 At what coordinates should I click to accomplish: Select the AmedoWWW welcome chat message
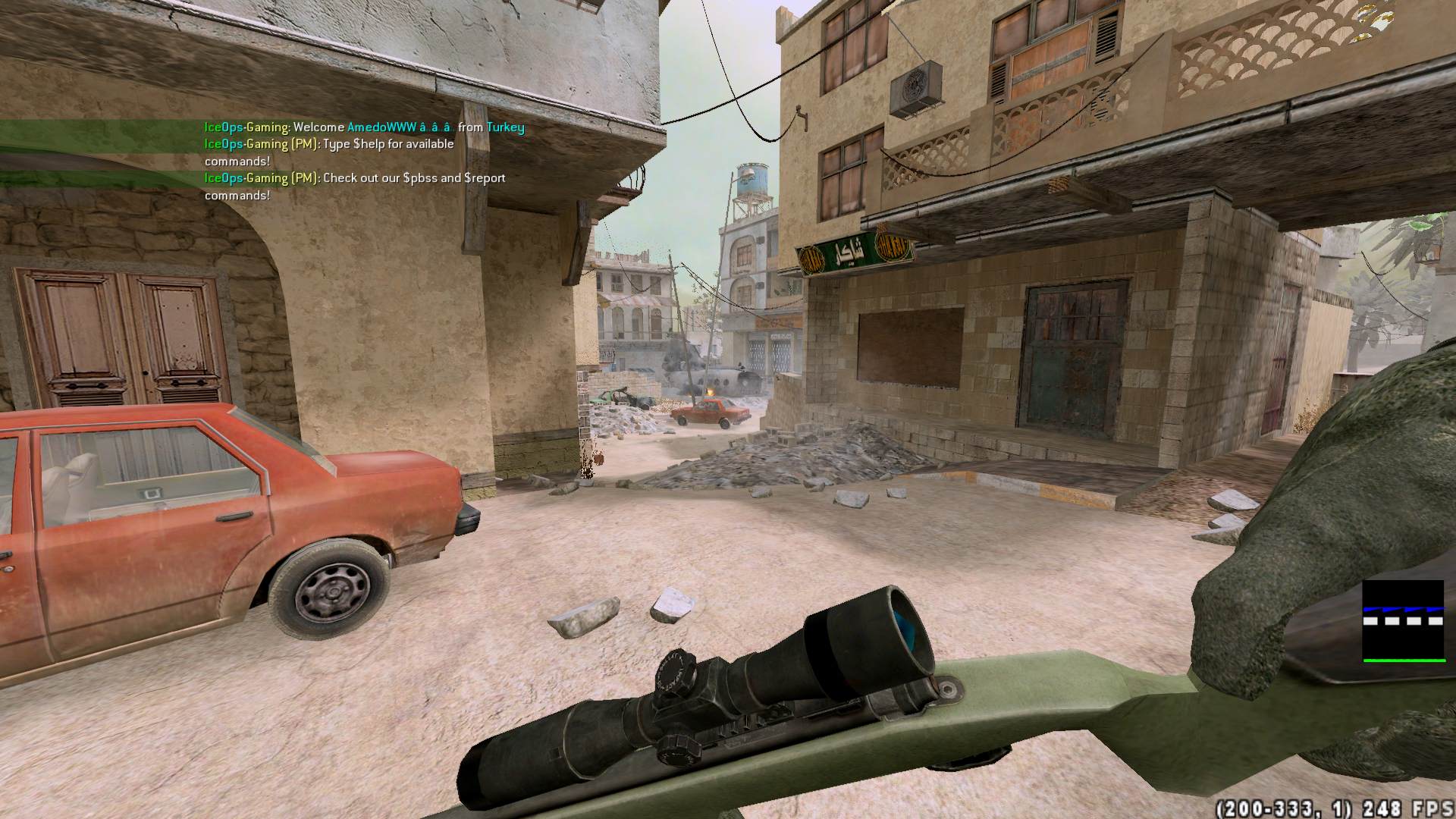pos(364,127)
